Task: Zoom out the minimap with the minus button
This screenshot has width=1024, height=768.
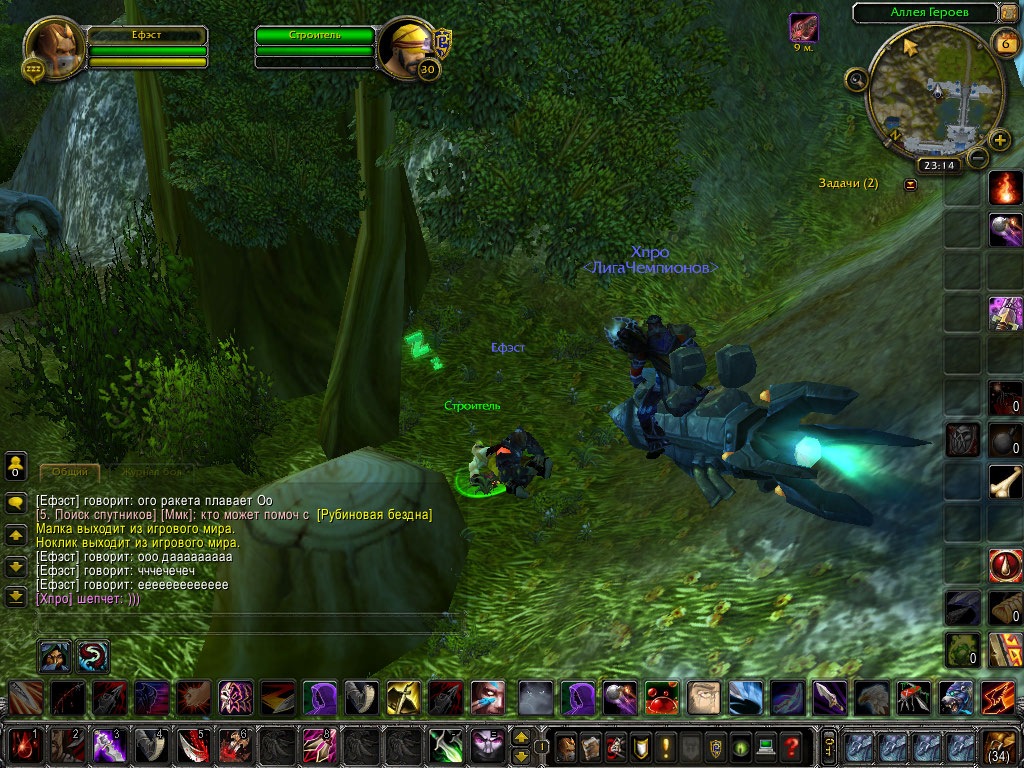Action: (x=978, y=157)
